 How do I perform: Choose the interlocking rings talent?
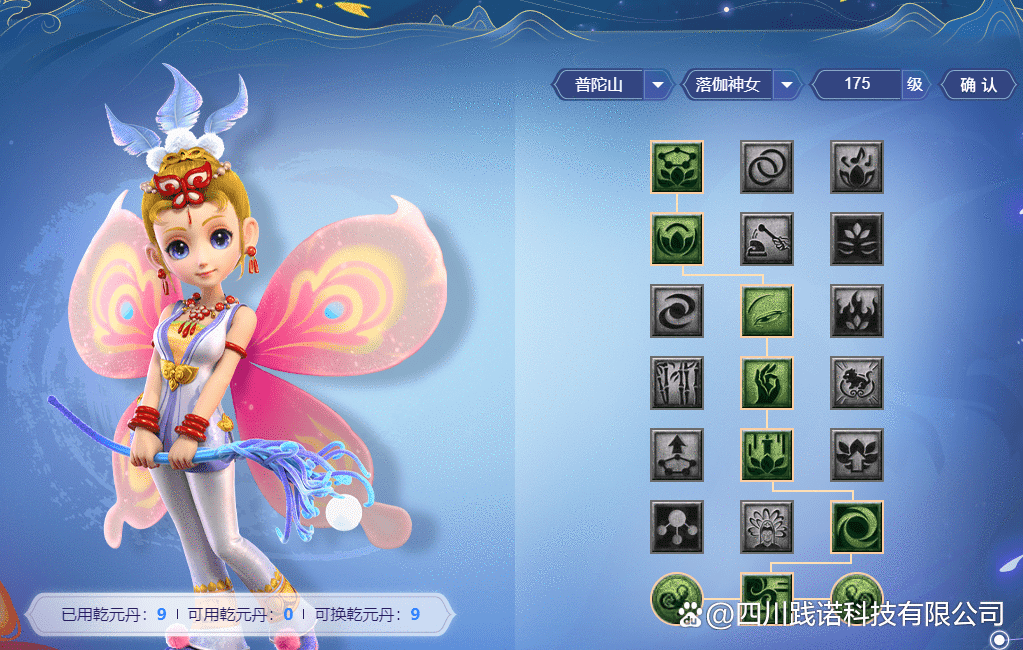(x=767, y=167)
